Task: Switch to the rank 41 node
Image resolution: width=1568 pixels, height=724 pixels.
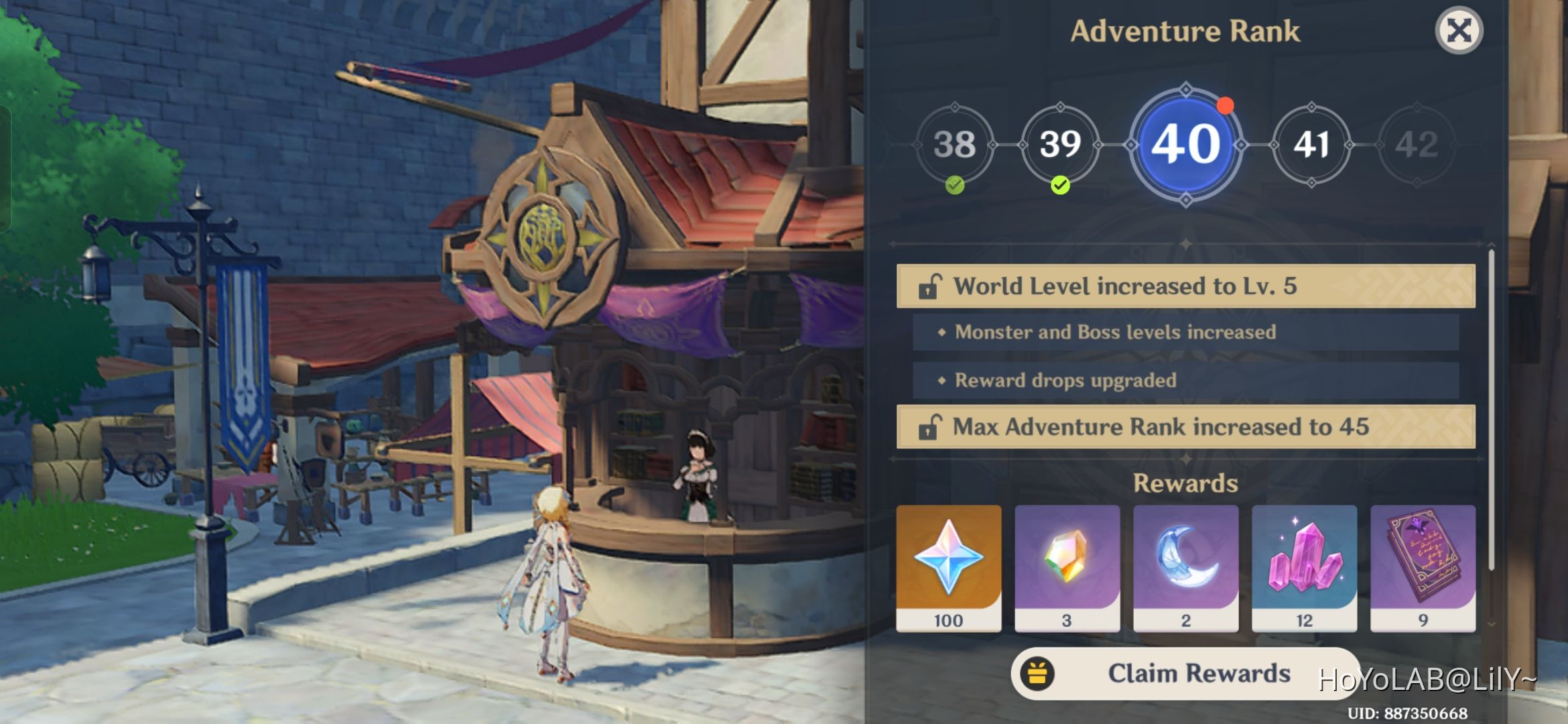Action: pyautogui.click(x=1311, y=143)
